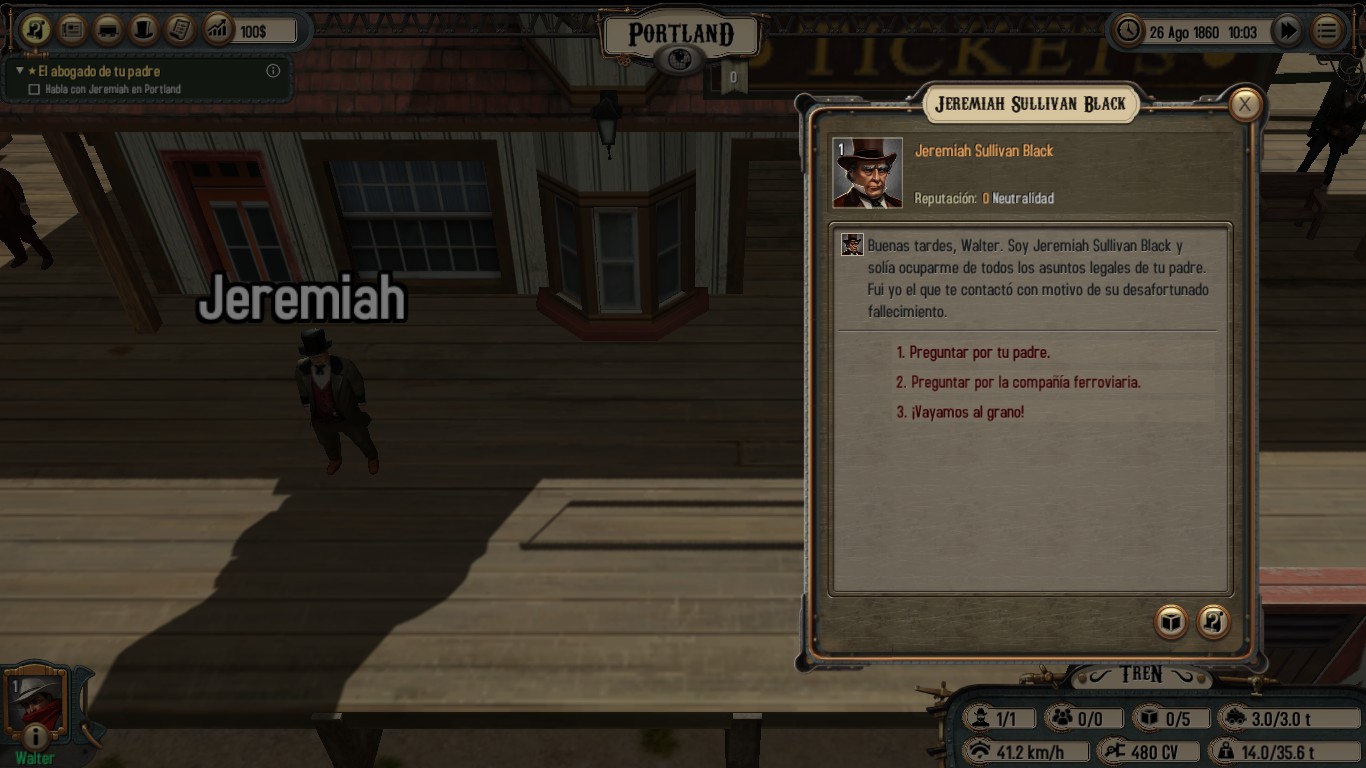Screen dimensions: 1366x768
Task: Open the top hat character menu
Action: click(144, 30)
